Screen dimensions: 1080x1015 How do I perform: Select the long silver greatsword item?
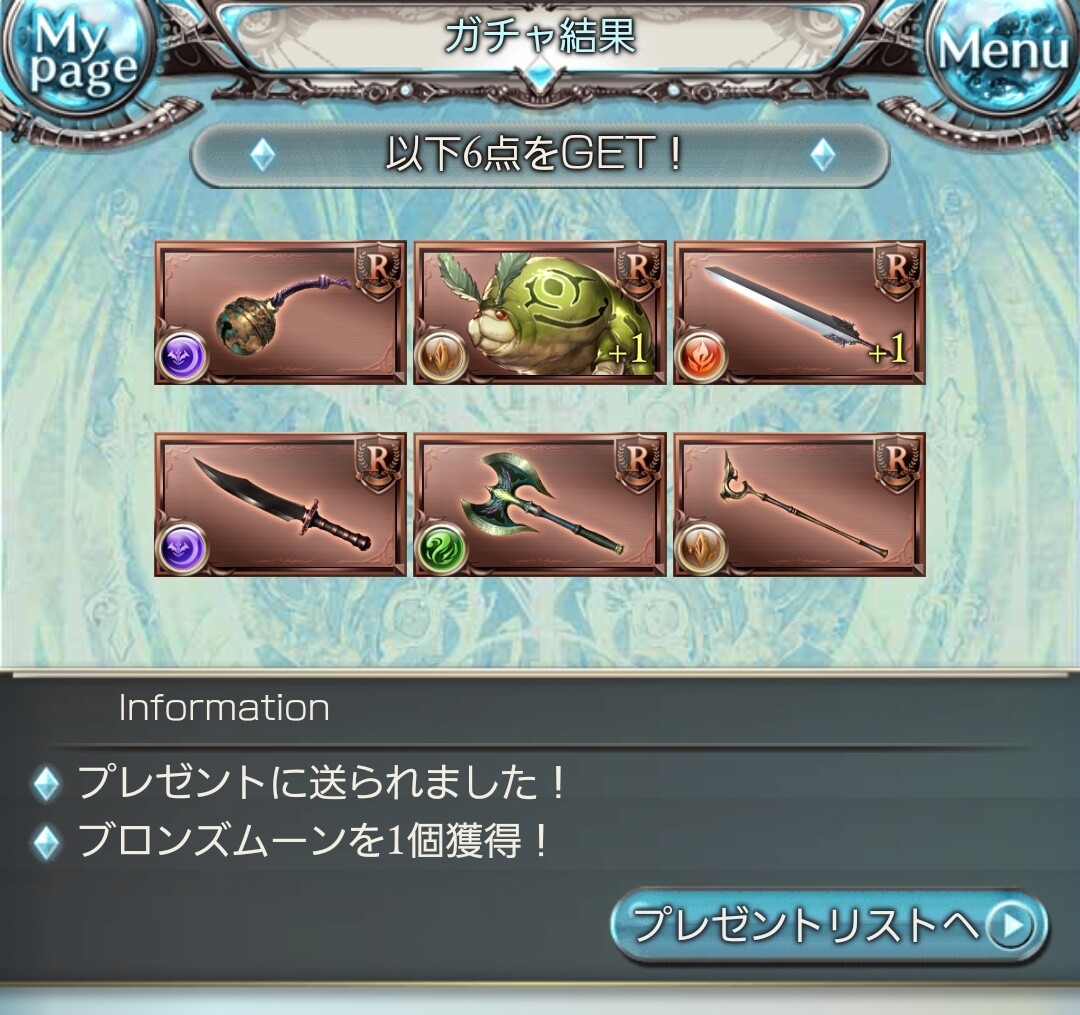tap(799, 312)
